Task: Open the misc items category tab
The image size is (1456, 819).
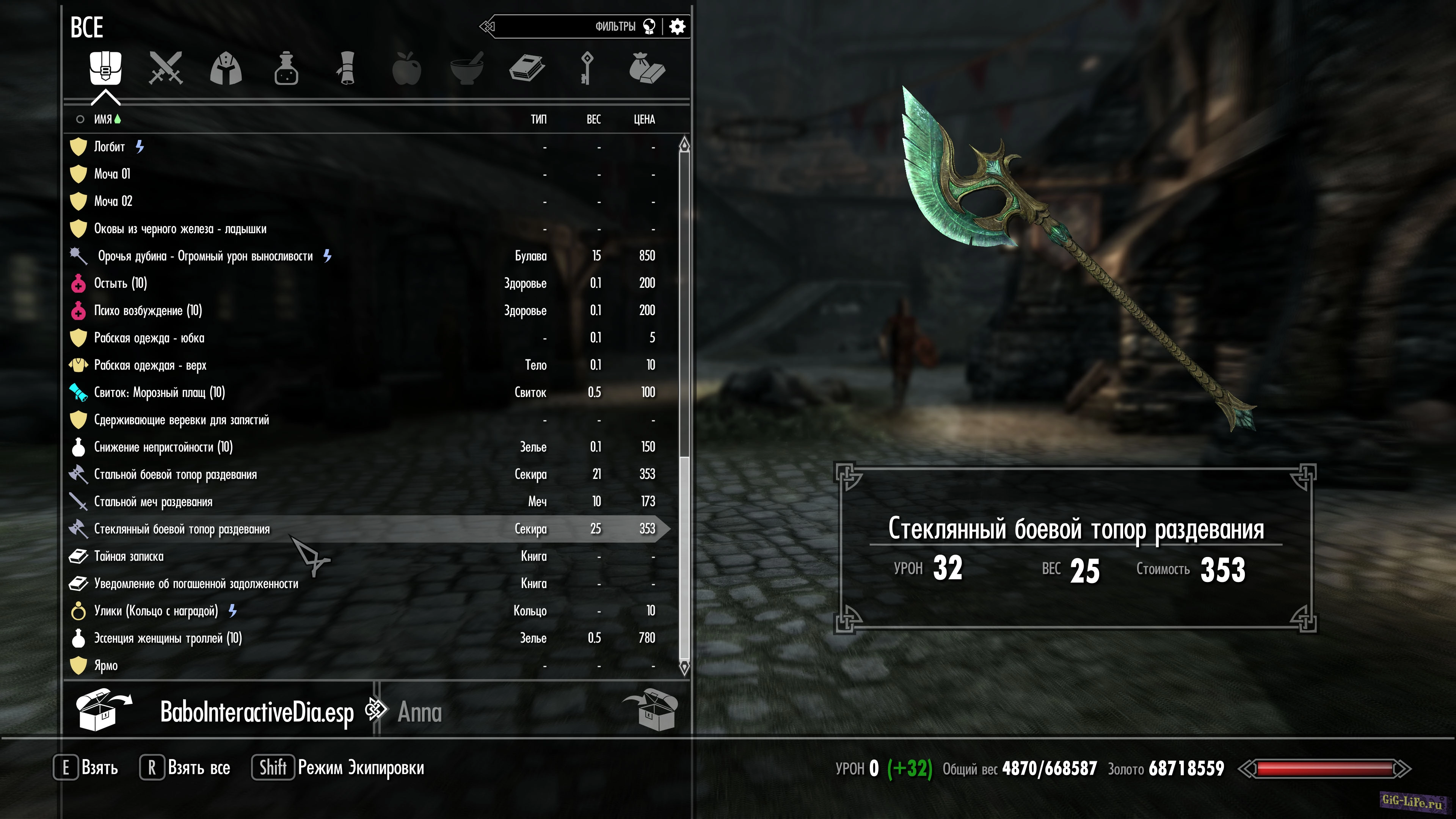Action: point(647,68)
